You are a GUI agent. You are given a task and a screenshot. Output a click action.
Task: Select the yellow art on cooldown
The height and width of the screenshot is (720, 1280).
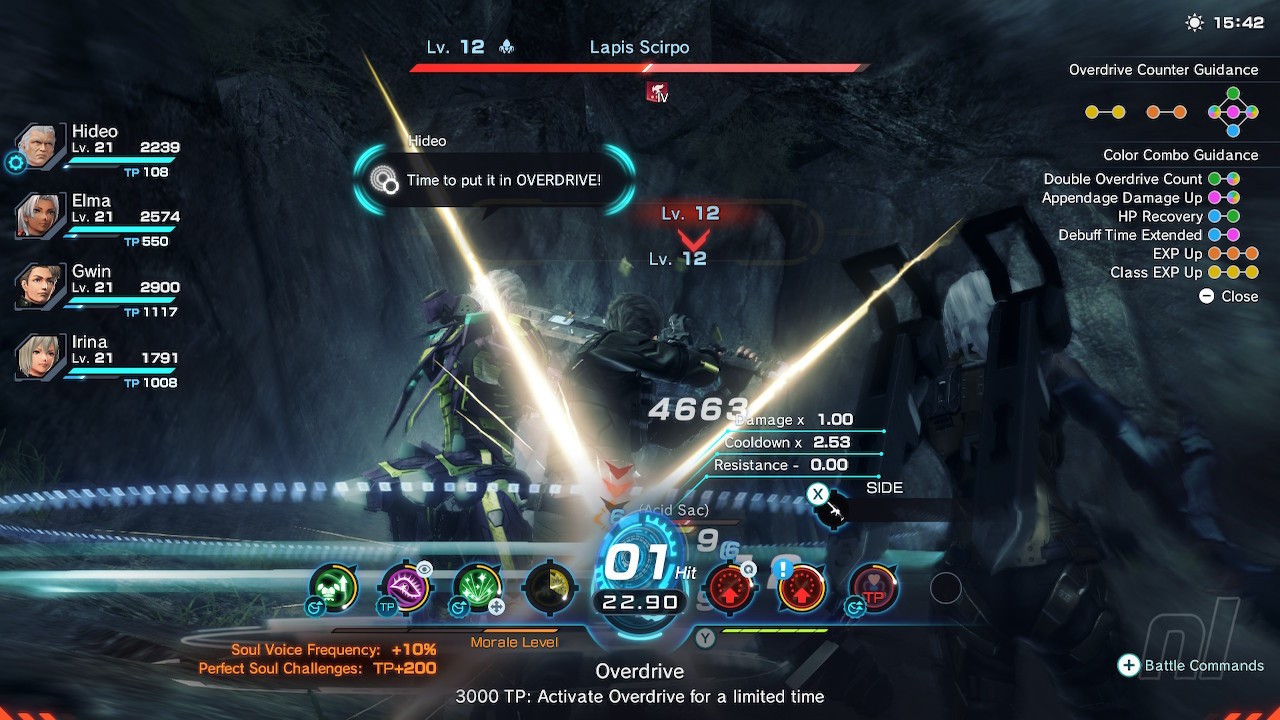[549, 588]
